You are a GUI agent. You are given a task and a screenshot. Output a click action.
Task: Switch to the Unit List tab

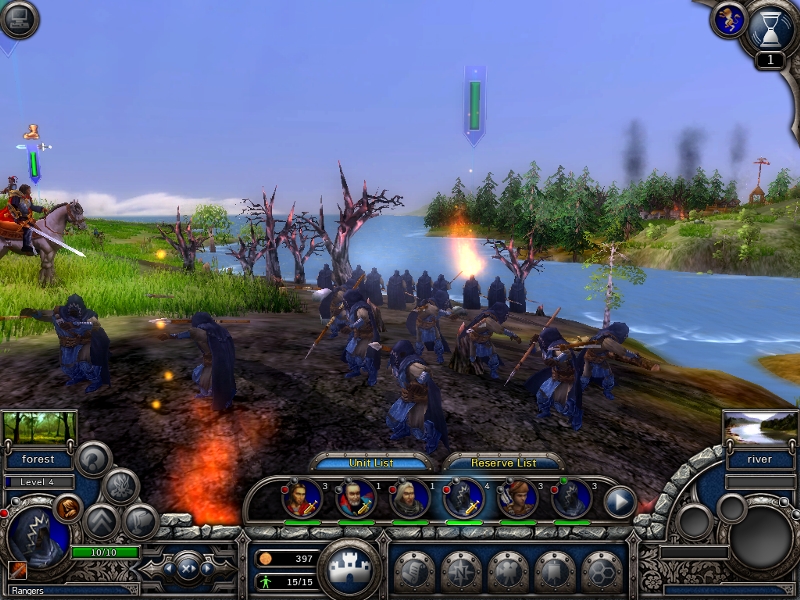(372, 463)
